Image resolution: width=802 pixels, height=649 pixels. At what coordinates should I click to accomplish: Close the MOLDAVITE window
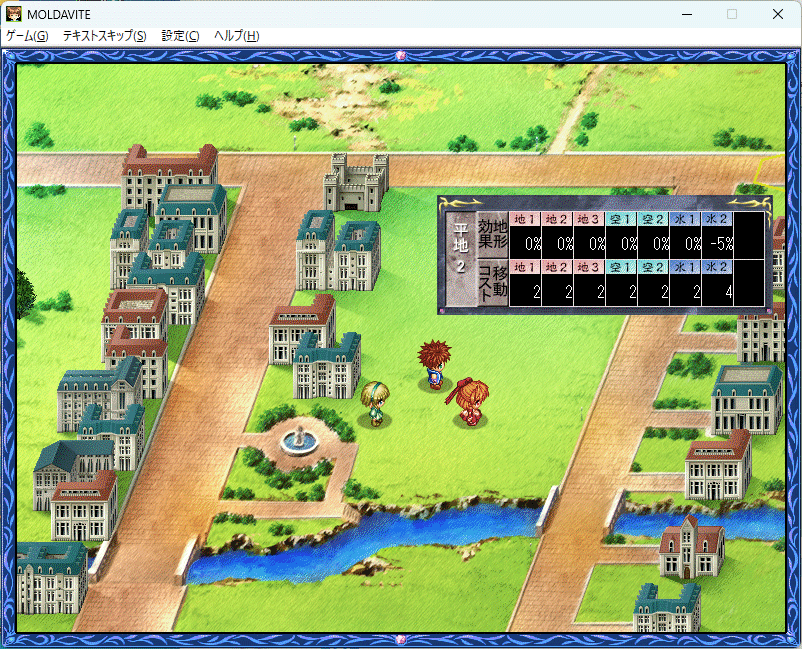[x=778, y=14]
